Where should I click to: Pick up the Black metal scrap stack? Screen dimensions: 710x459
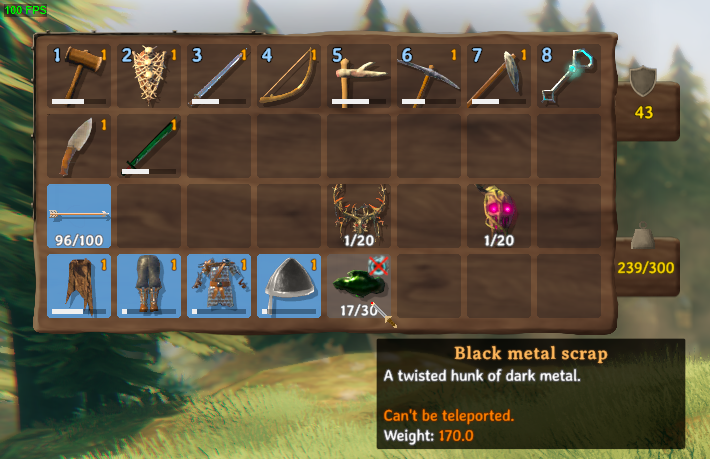point(357,285)
